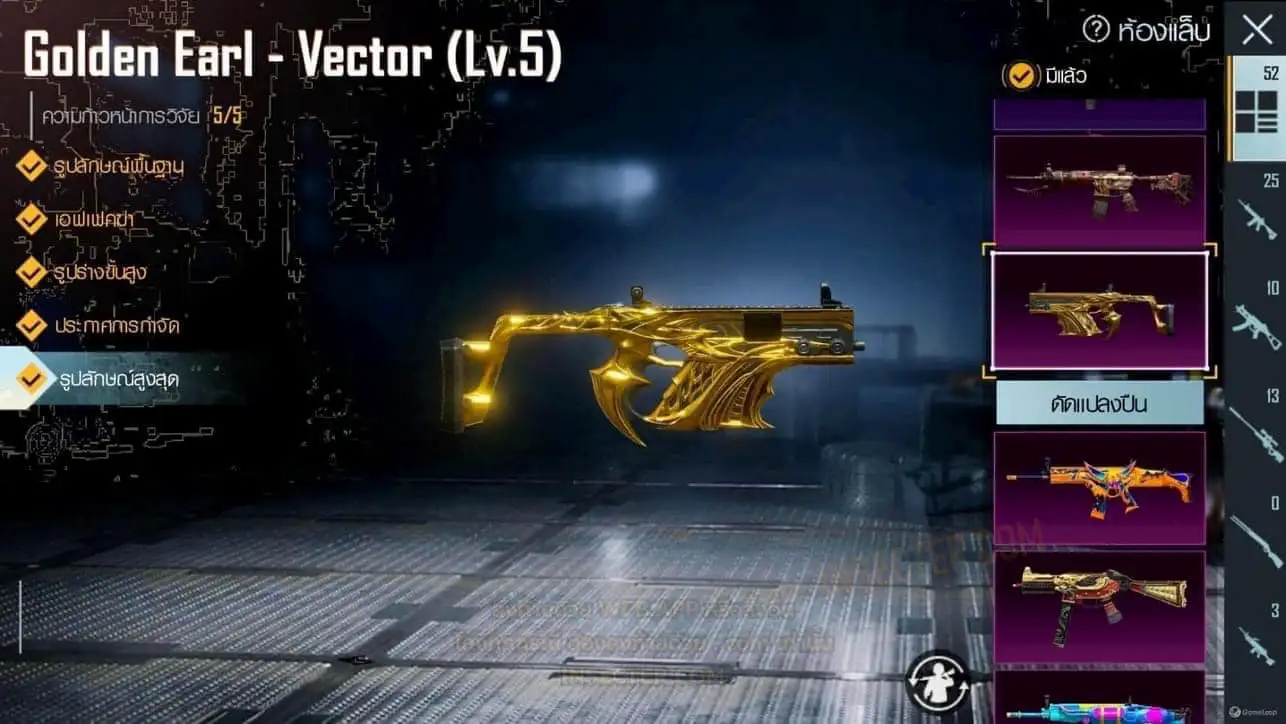
Task: Select the Golden Earl Vector skin thumbnail
Action: click(1099, 310)
